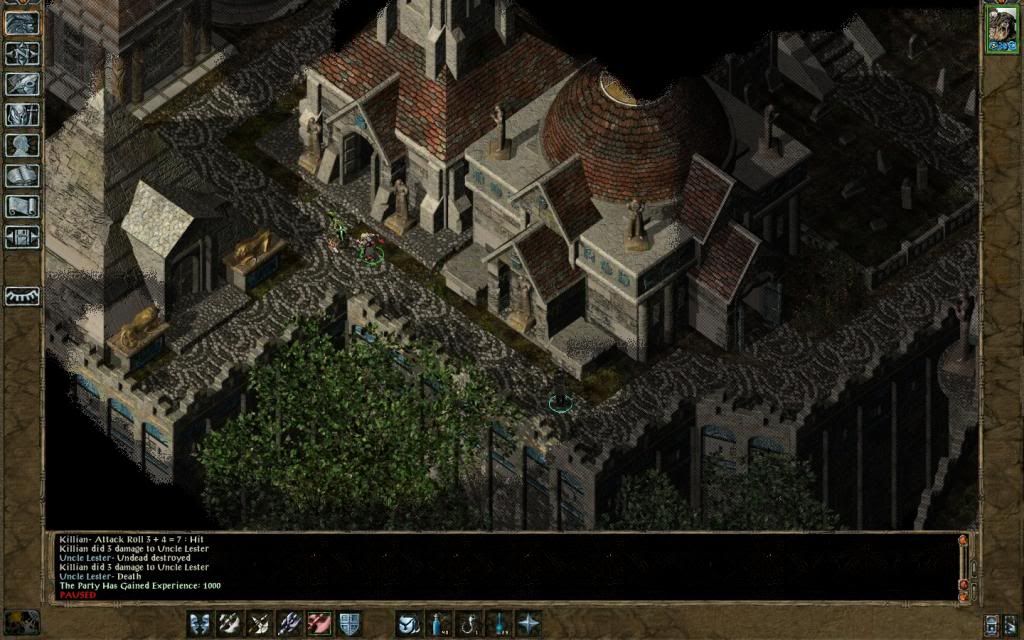Use the hook-shaped quick item
Viewport: 1024px width, 640px height.
pos(468,624)
